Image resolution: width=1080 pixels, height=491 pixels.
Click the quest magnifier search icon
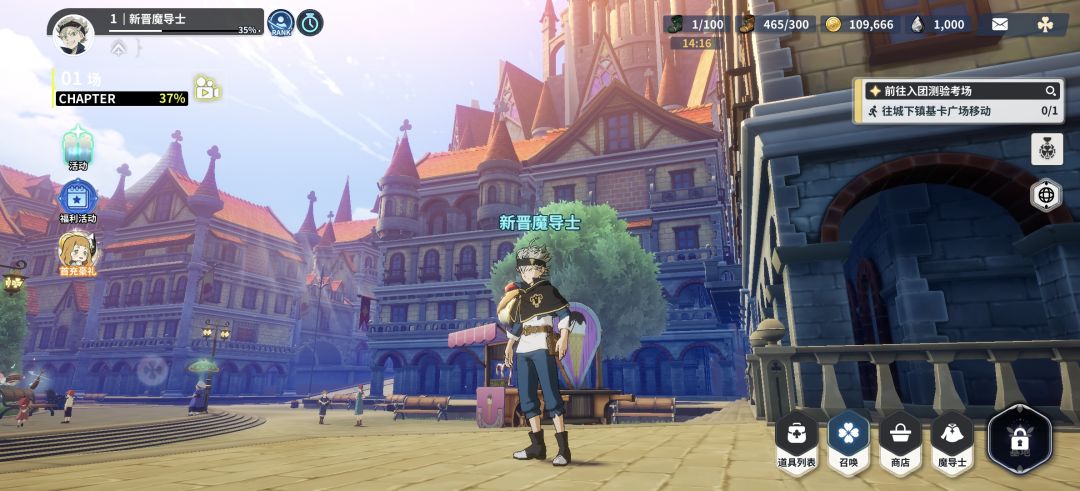(1050, 91)
